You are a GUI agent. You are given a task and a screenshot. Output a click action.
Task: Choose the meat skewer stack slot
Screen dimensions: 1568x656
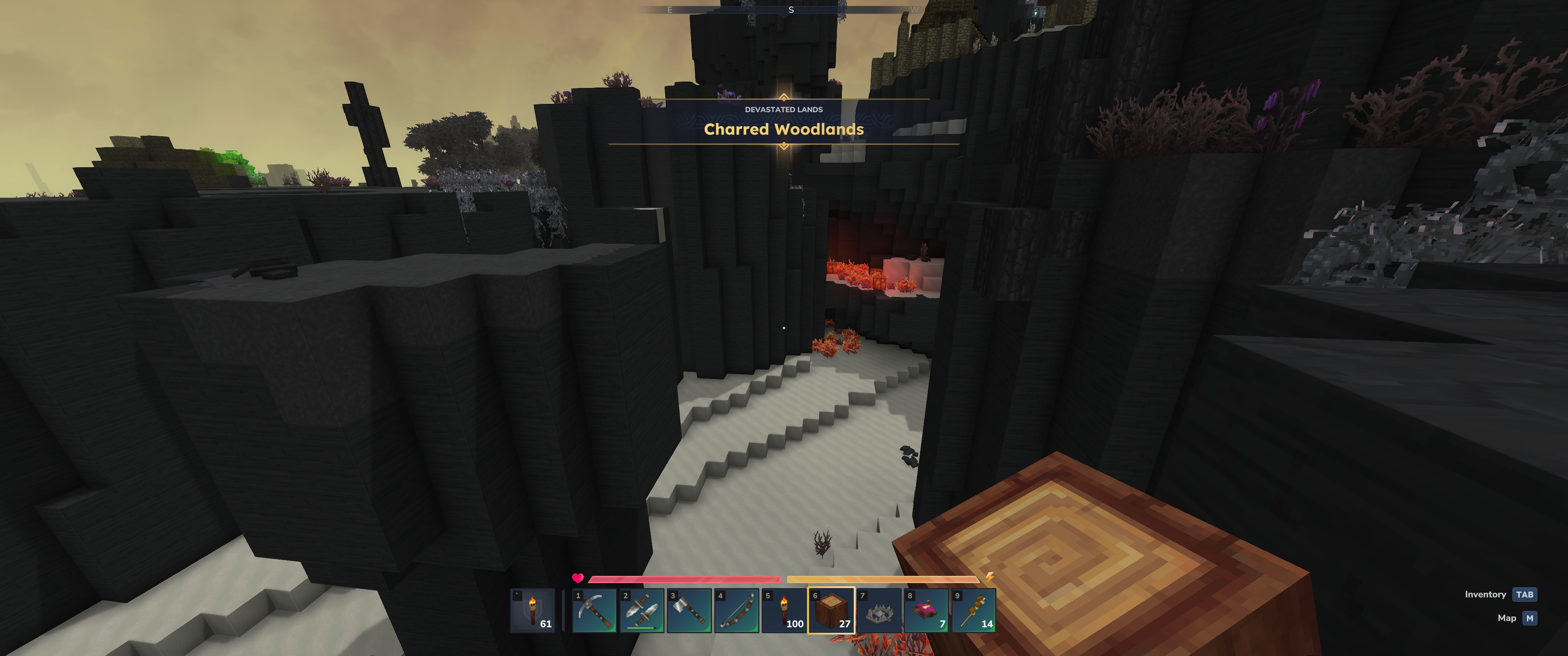pos(974,610)
